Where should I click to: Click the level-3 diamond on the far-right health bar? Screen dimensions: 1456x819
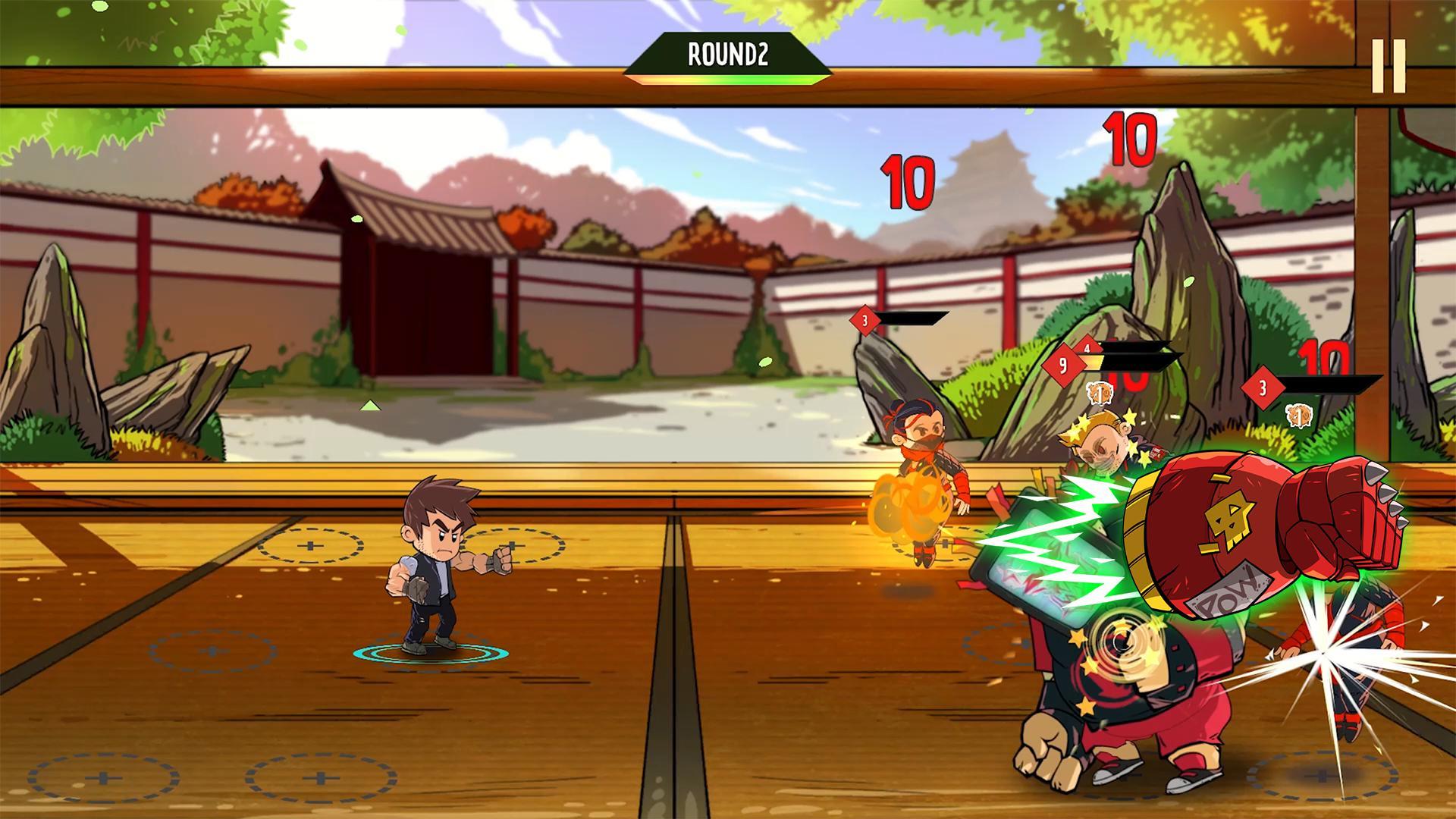[1263, 385]
